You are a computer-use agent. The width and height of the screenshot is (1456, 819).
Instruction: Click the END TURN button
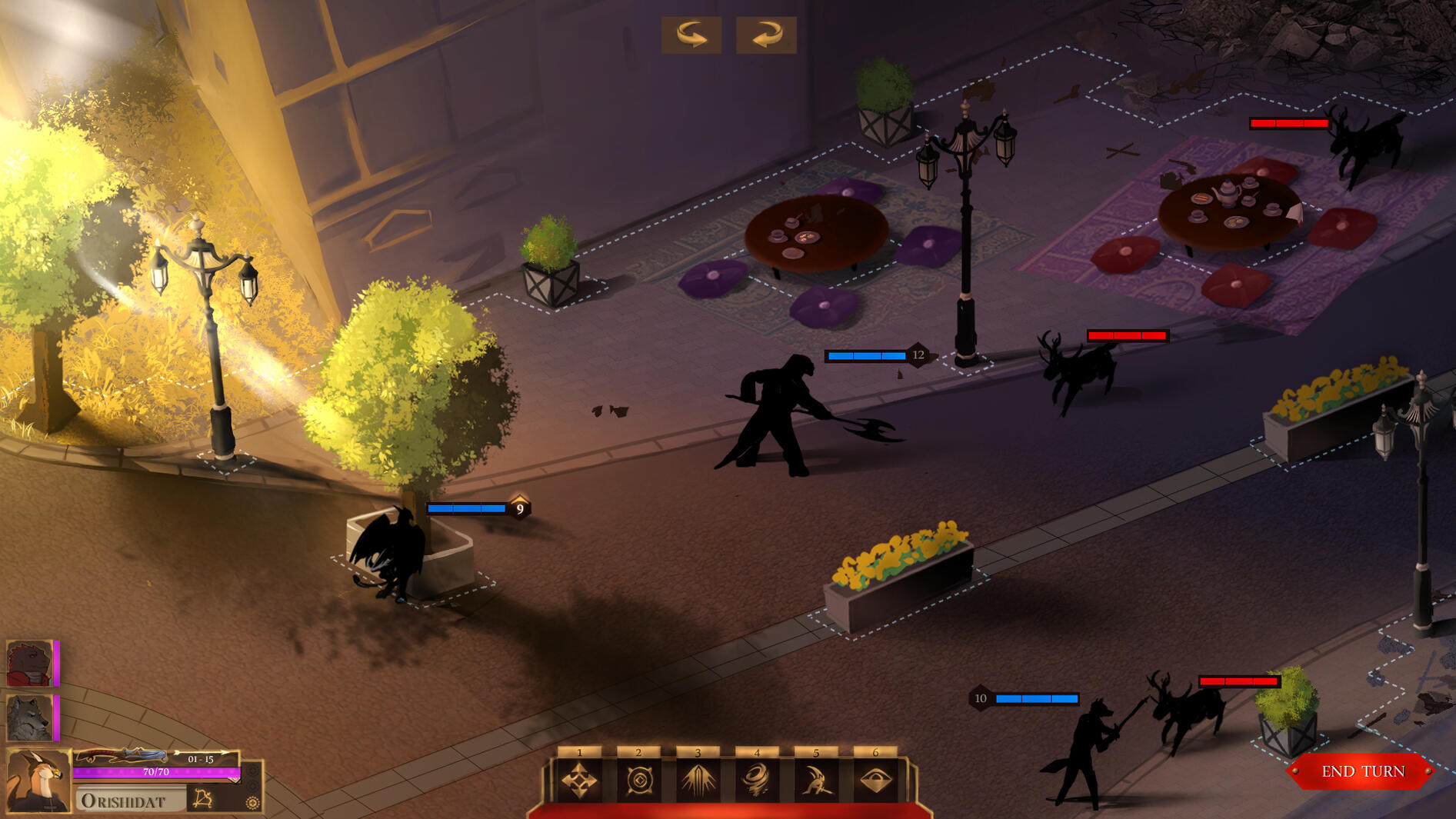click(x=1362, y=771)
